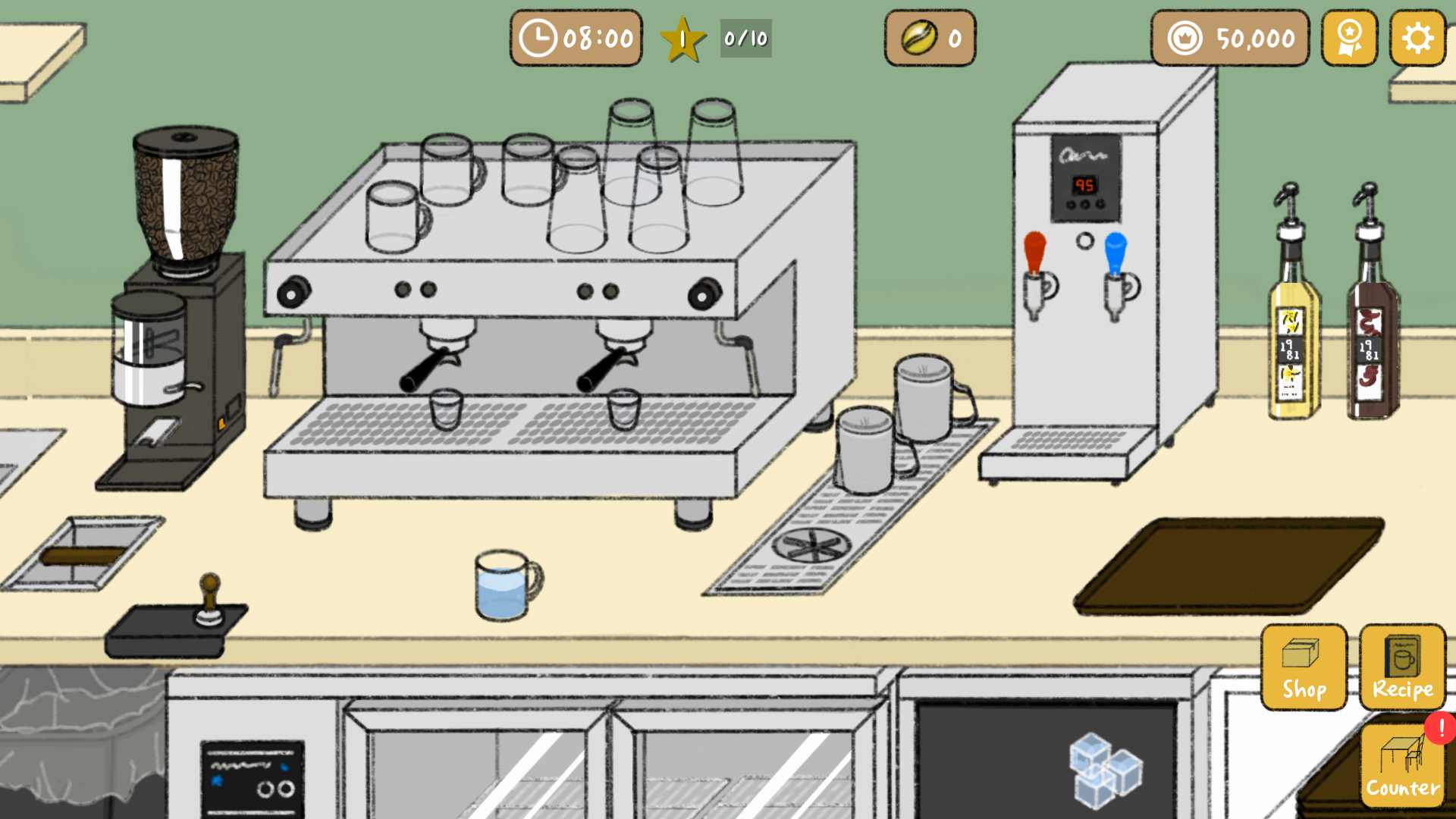Adjust the water heater temperature display at 95

point(1084,184)
